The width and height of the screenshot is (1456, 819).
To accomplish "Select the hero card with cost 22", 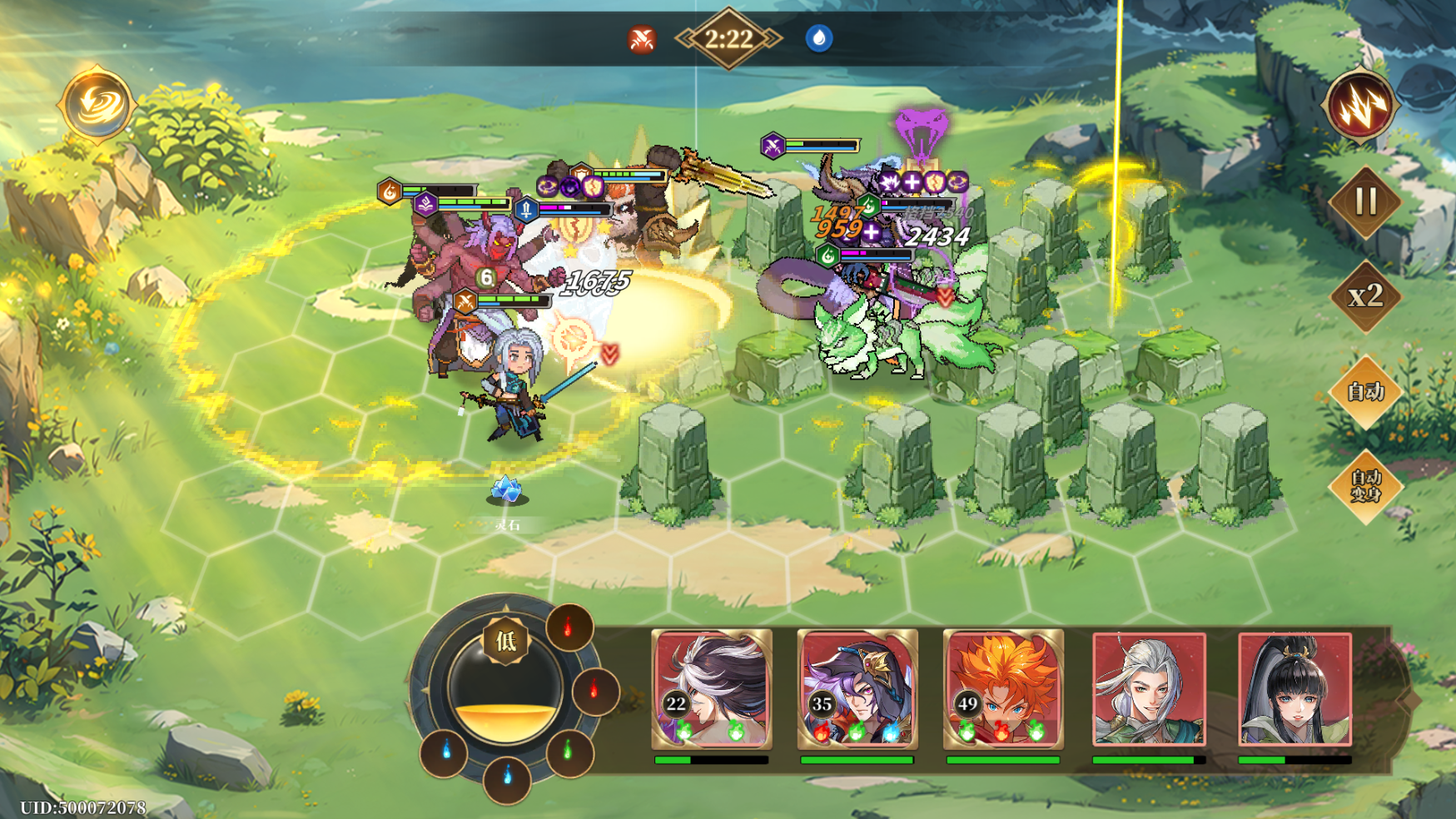I will point(712,688).
